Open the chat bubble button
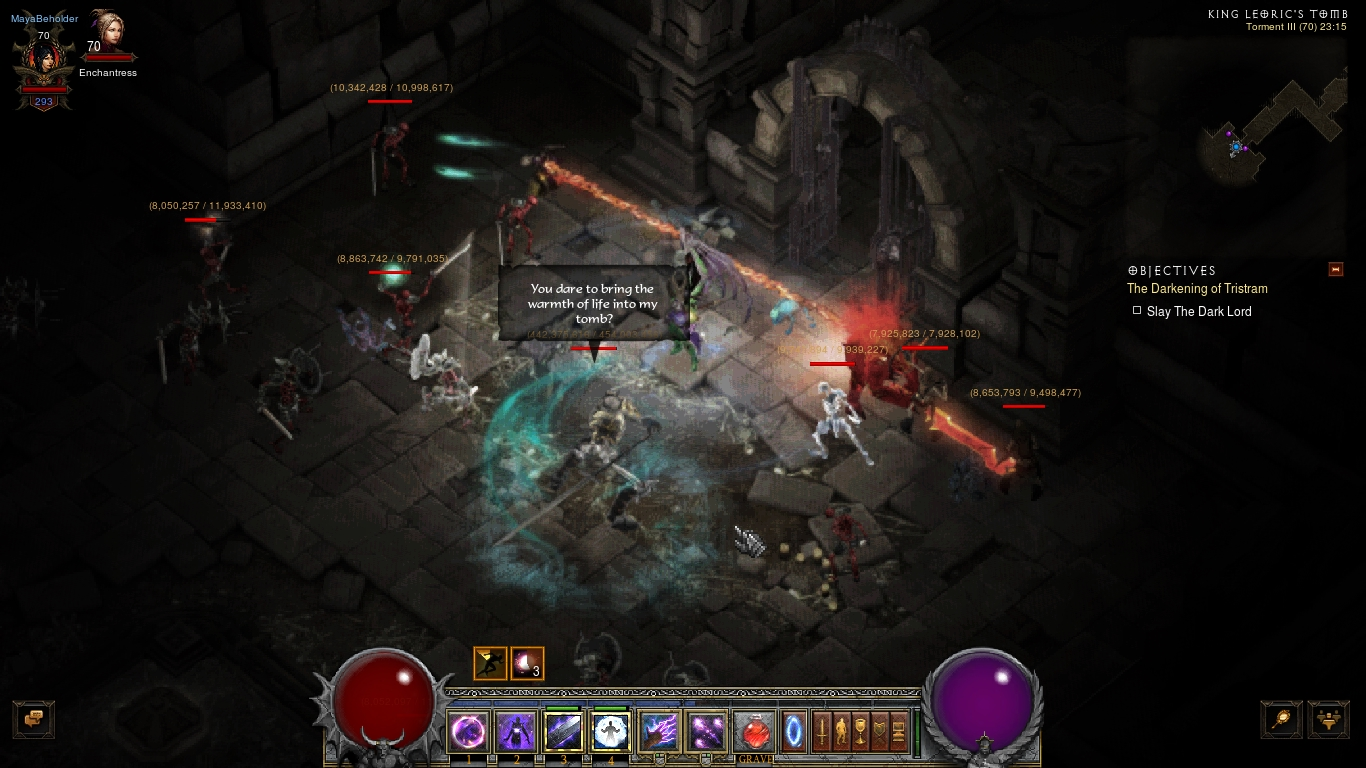The width and height of the screenshot is (1366, 768). coord(33,719)
